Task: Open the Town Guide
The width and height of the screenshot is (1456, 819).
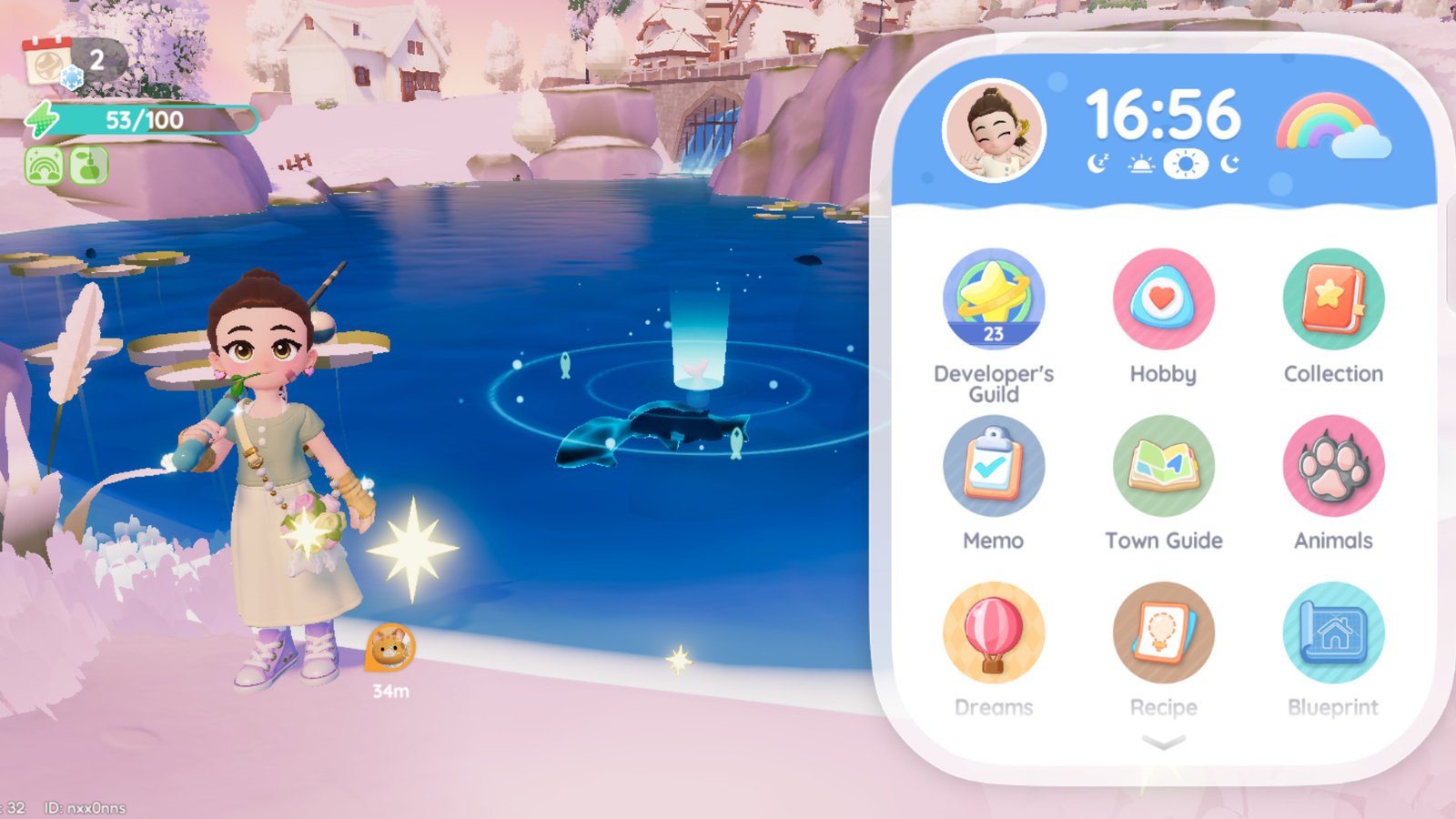Action: tap(1164, 467)
